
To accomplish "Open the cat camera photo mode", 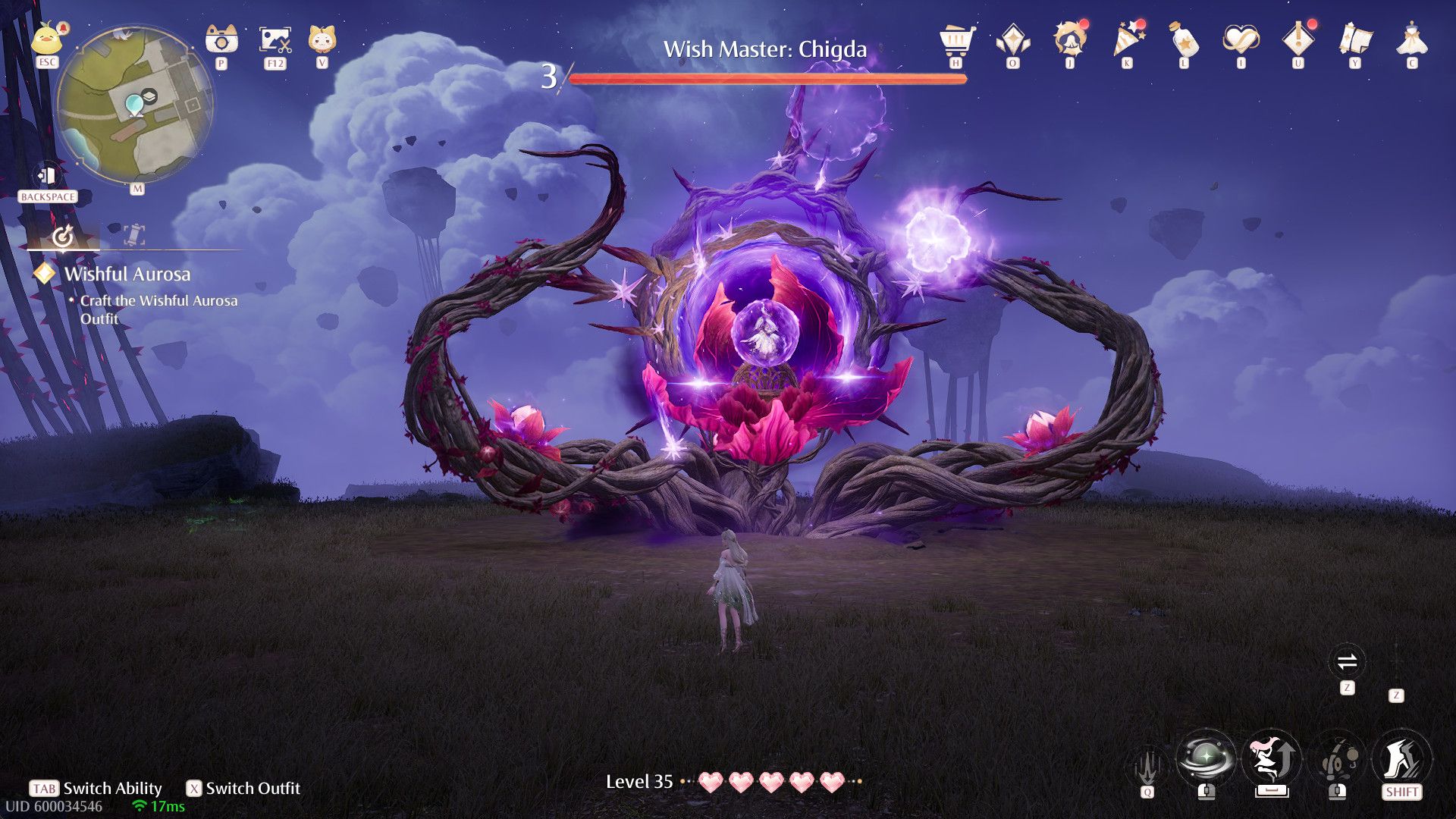I will [221, 39].
